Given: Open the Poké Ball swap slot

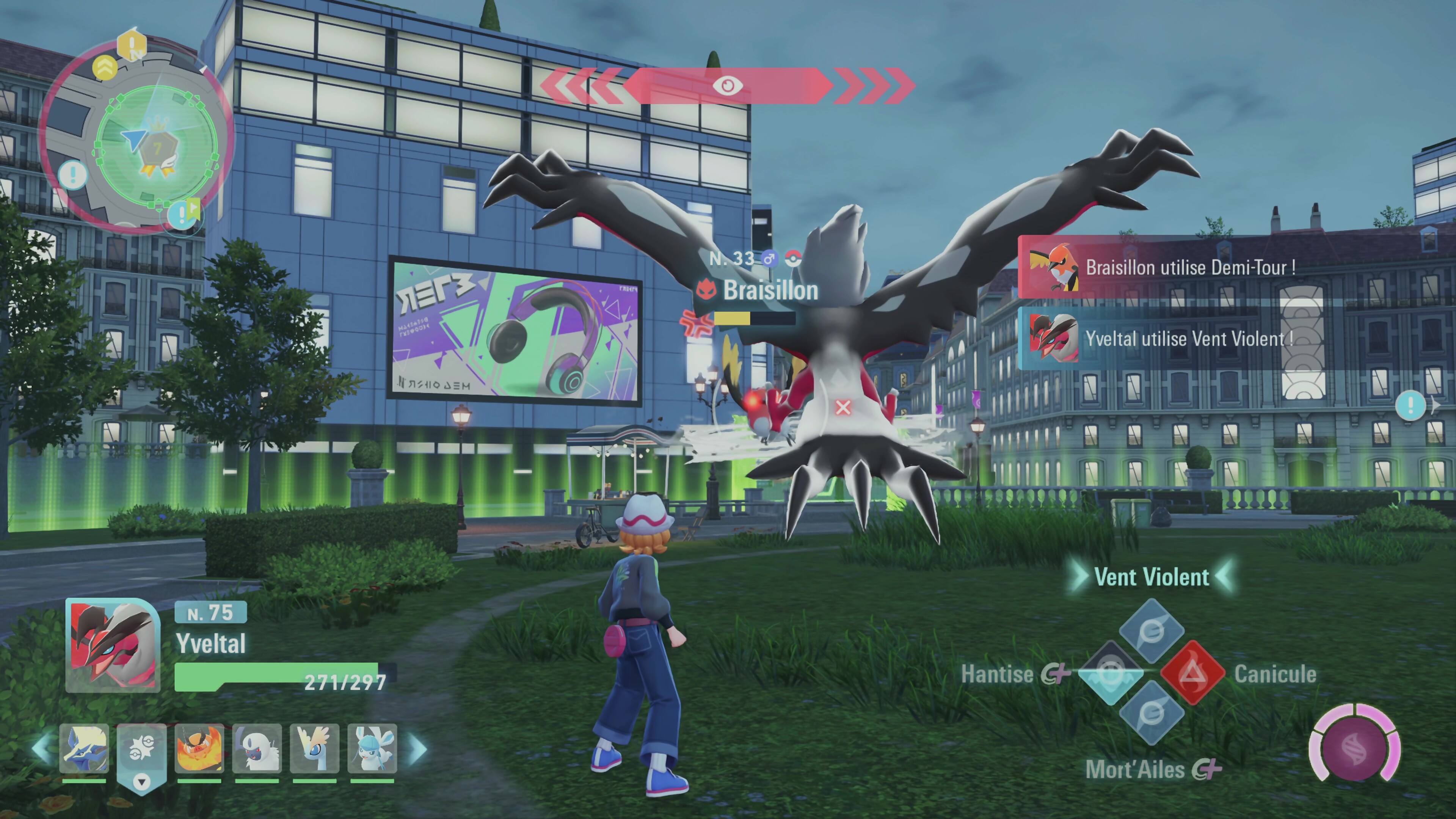Looking at the screenshot, I should (x=141, y=752).
